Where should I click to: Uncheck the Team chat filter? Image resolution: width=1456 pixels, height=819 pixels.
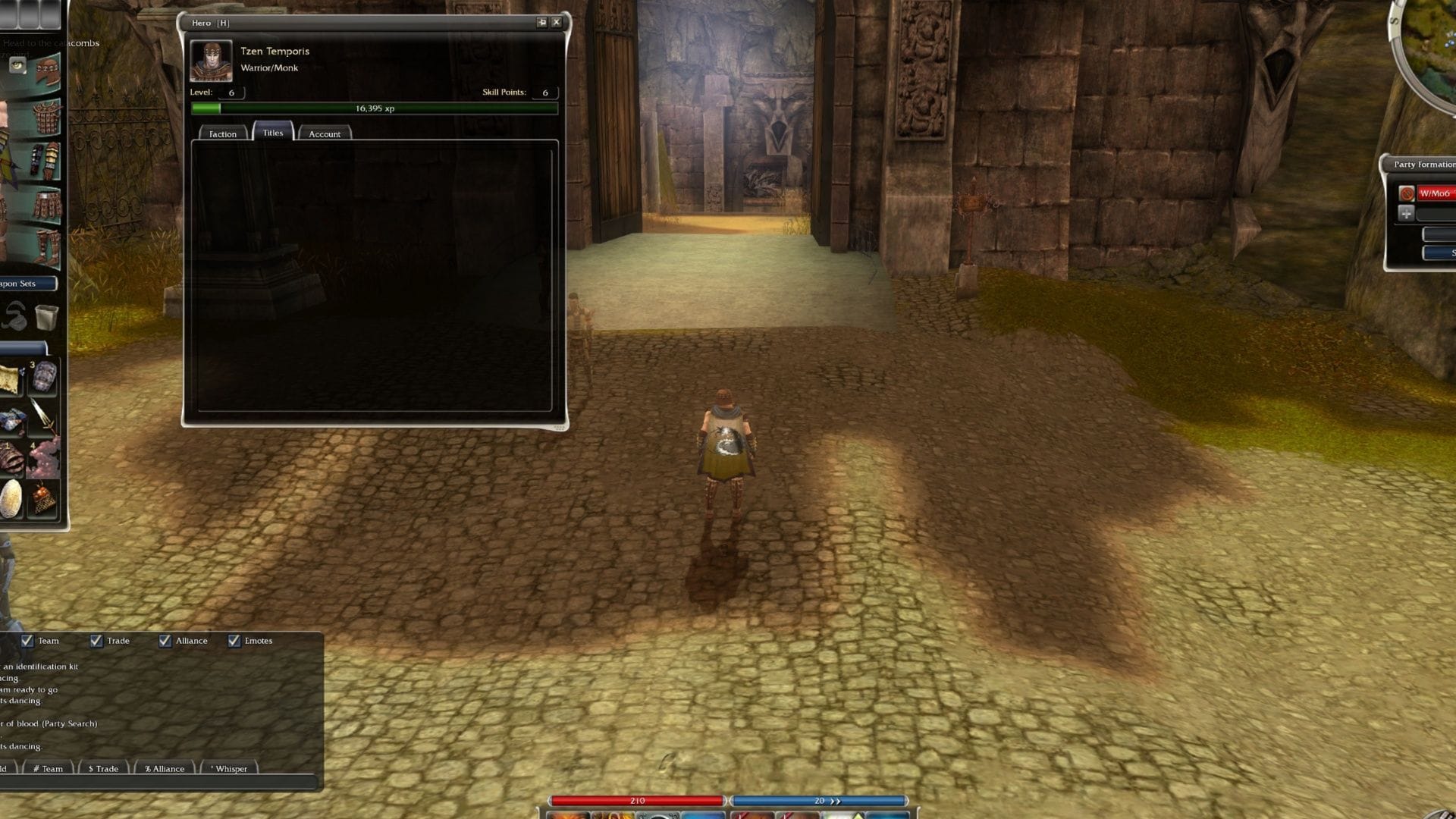(x=28, y=641)
